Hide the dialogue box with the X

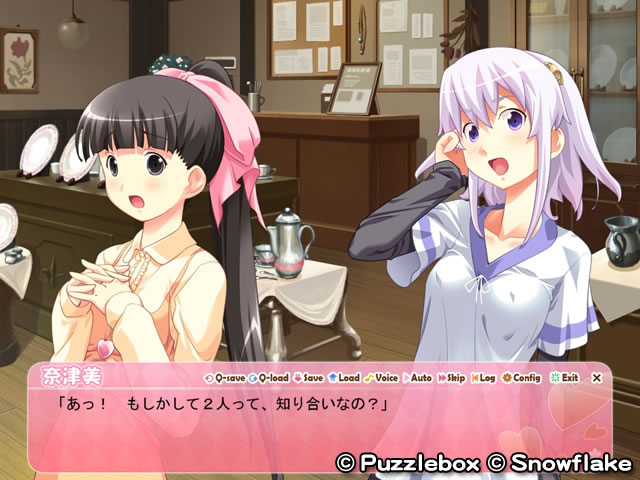pos(597,378)
